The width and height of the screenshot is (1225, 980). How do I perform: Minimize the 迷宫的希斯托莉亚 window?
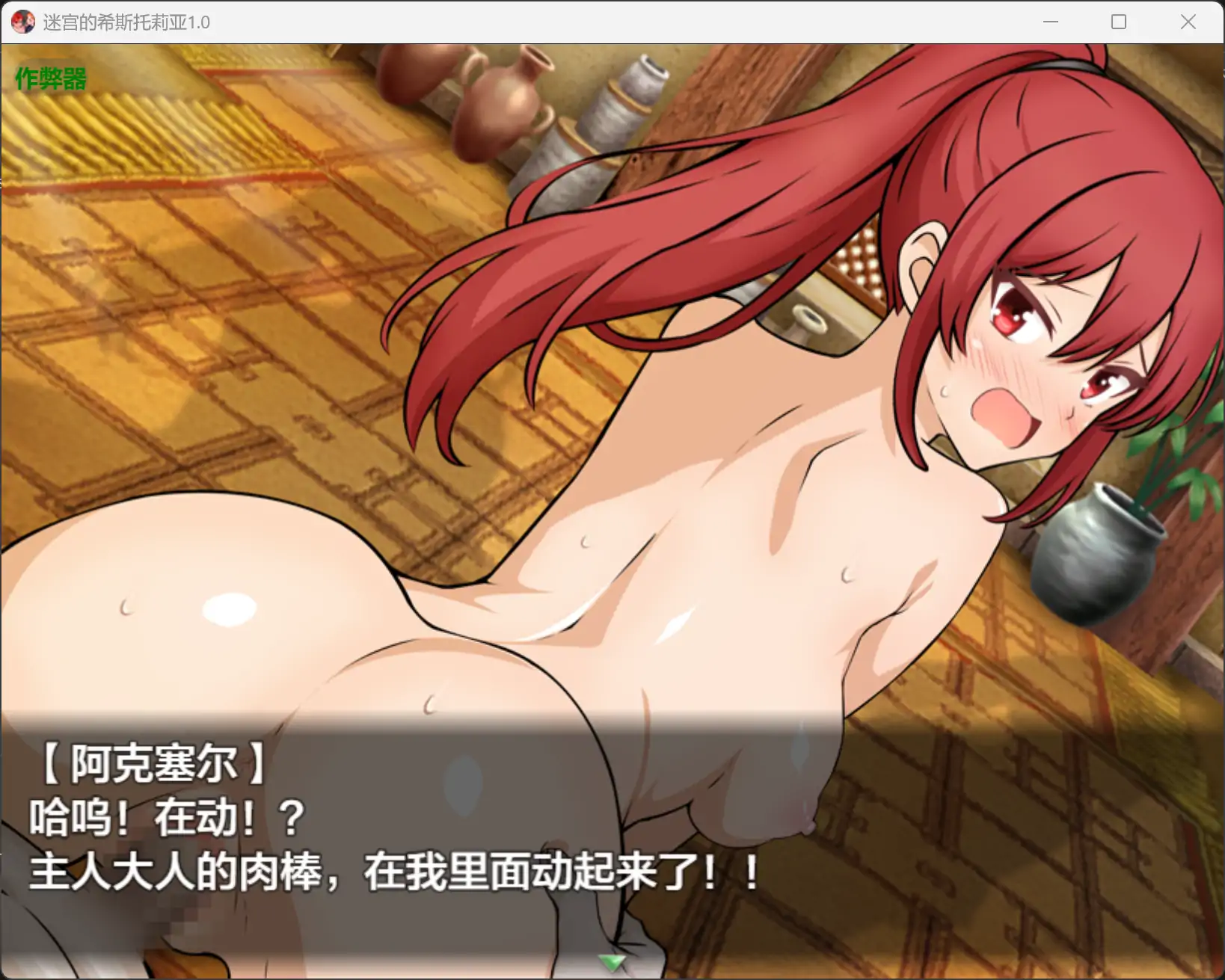click(x=1050, y=22)
